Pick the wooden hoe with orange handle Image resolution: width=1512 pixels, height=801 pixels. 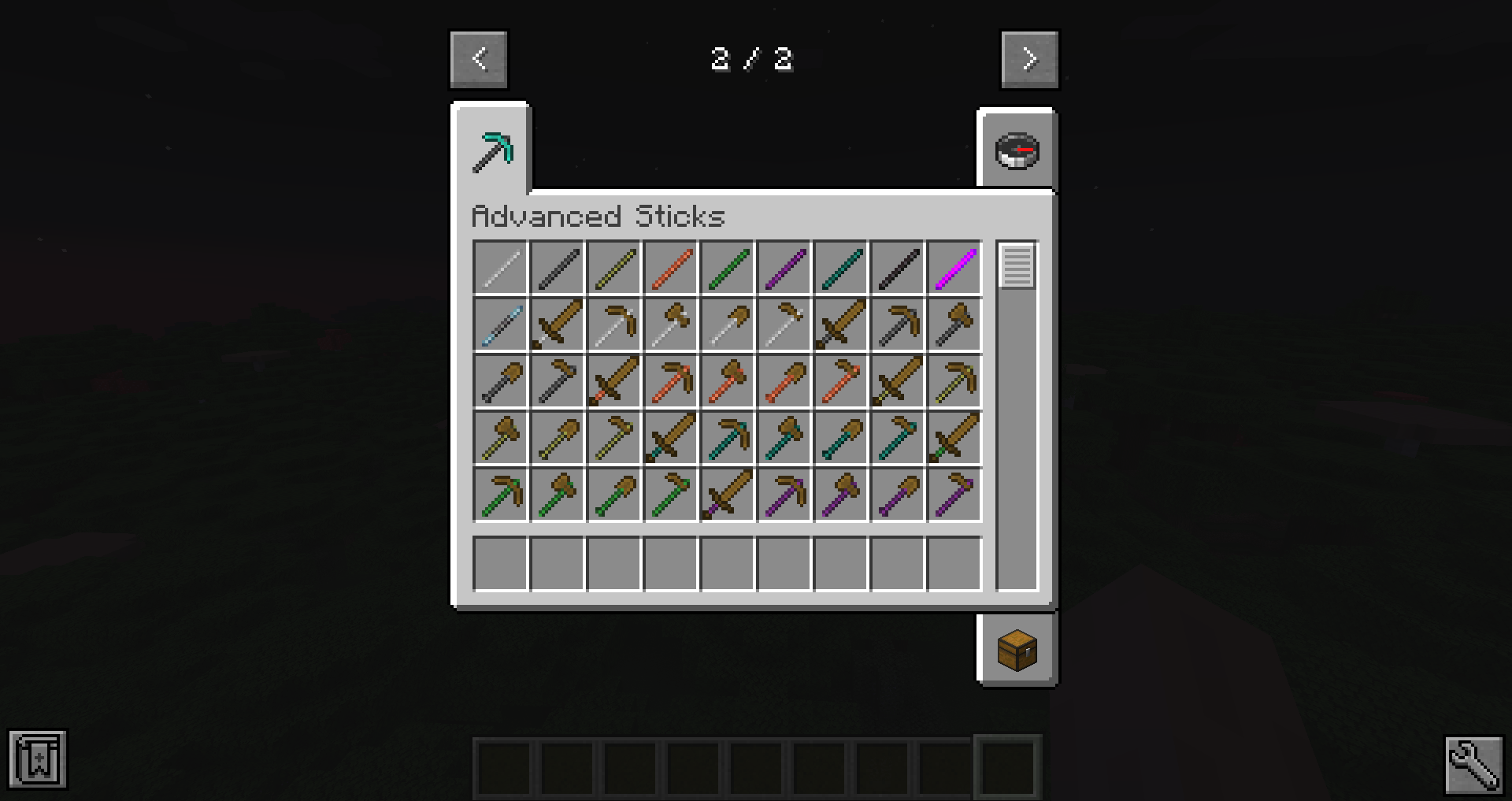tap(841, 381)
